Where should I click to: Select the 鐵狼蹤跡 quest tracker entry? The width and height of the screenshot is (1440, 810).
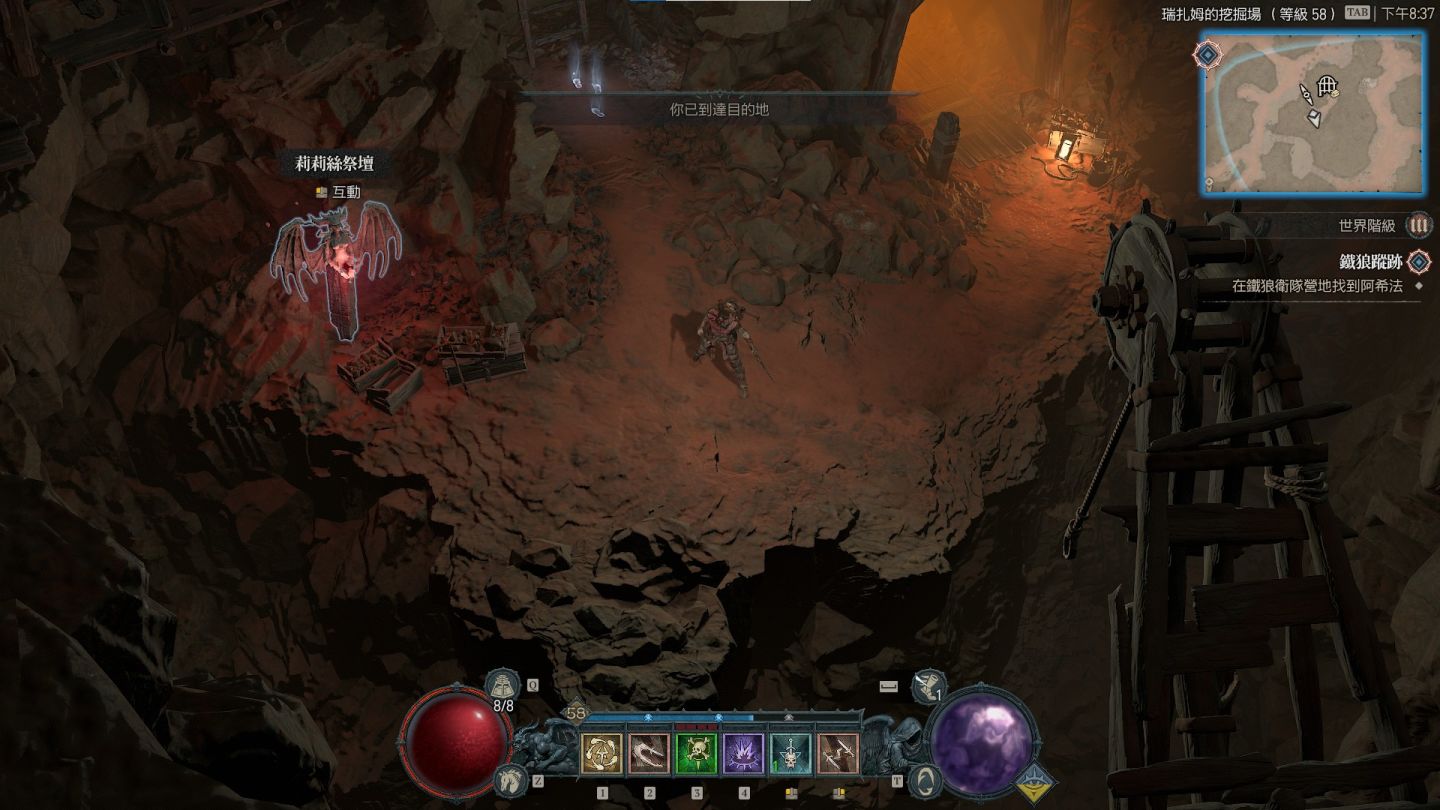tap(1370, 262)
